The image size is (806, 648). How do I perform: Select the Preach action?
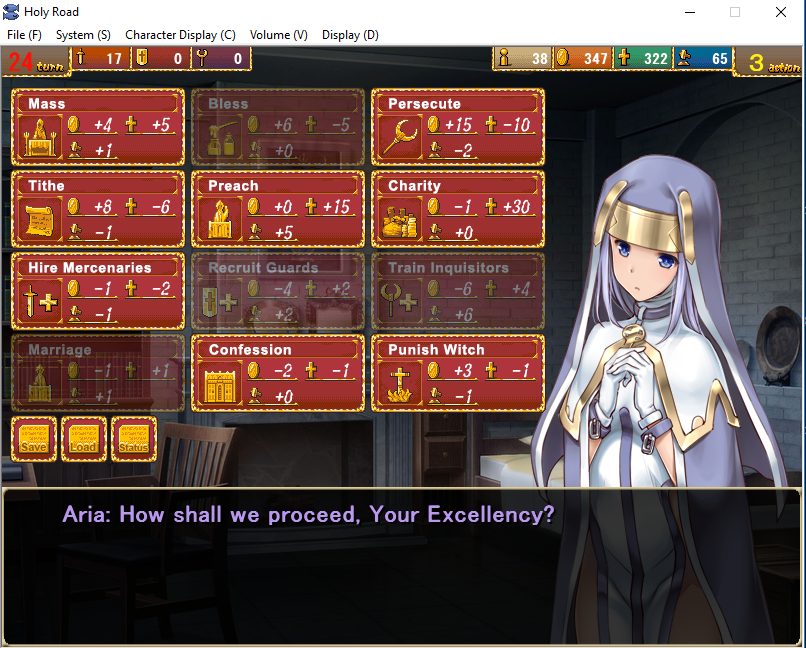[278, 209]
